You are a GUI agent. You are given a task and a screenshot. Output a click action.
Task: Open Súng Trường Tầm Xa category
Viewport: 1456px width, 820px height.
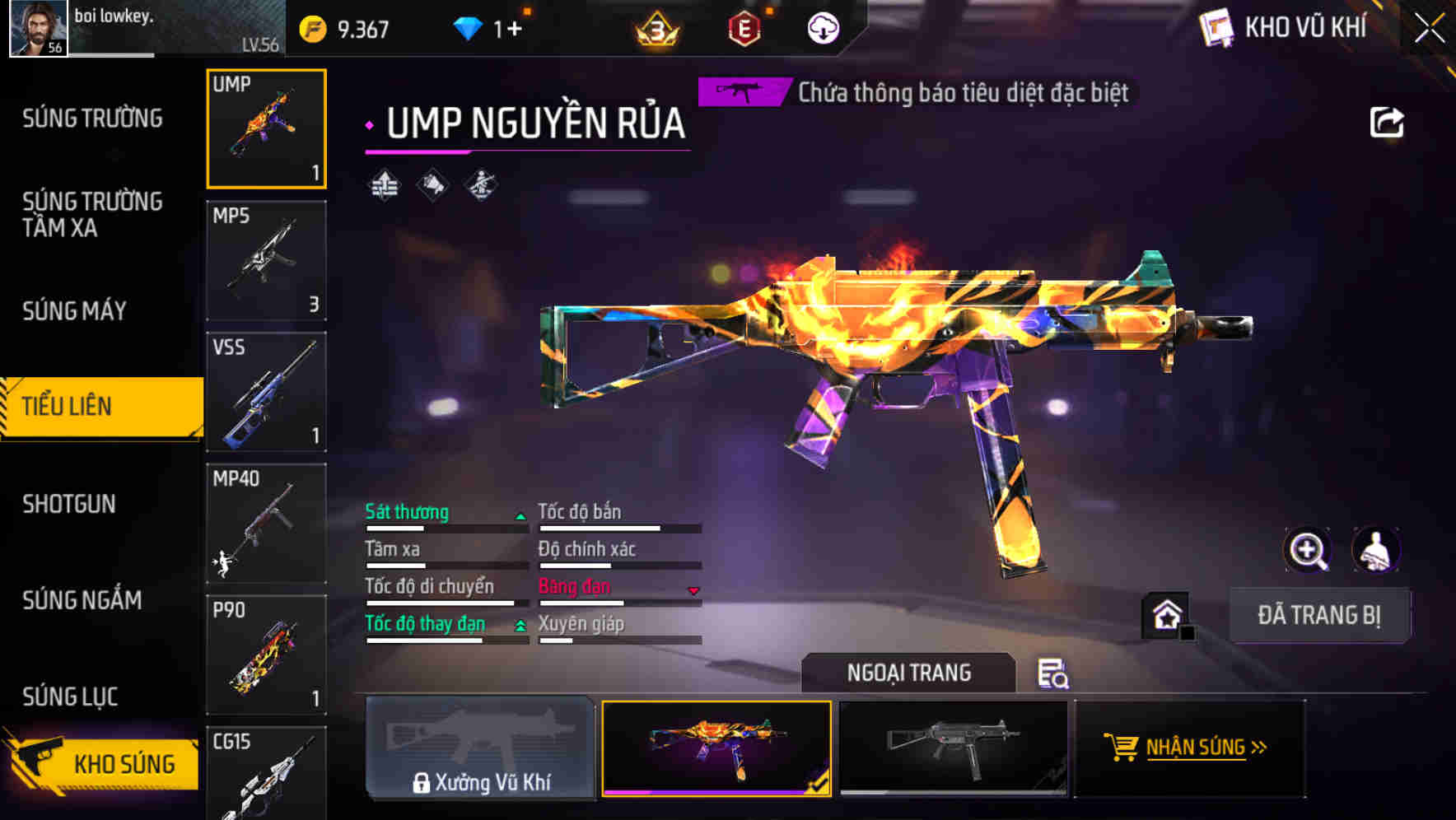92,214
